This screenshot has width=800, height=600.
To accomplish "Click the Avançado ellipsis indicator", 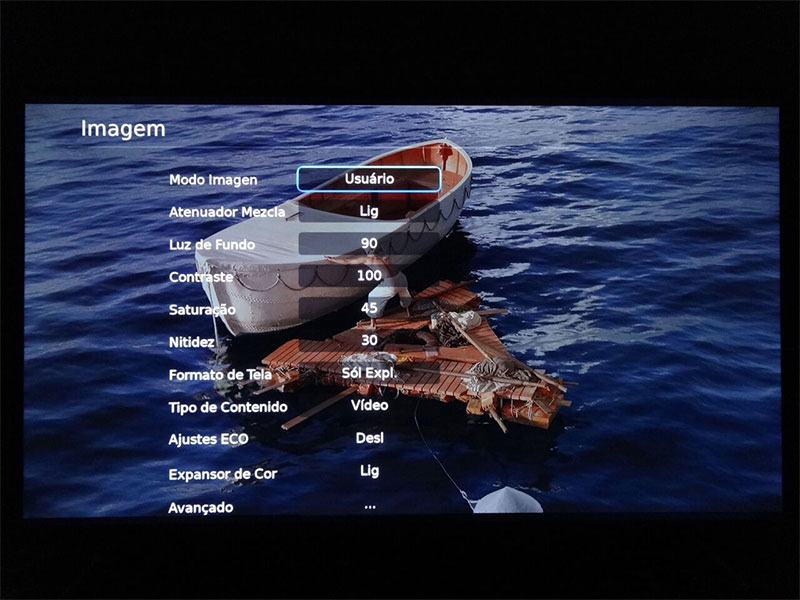I will (x=369, y=506).
